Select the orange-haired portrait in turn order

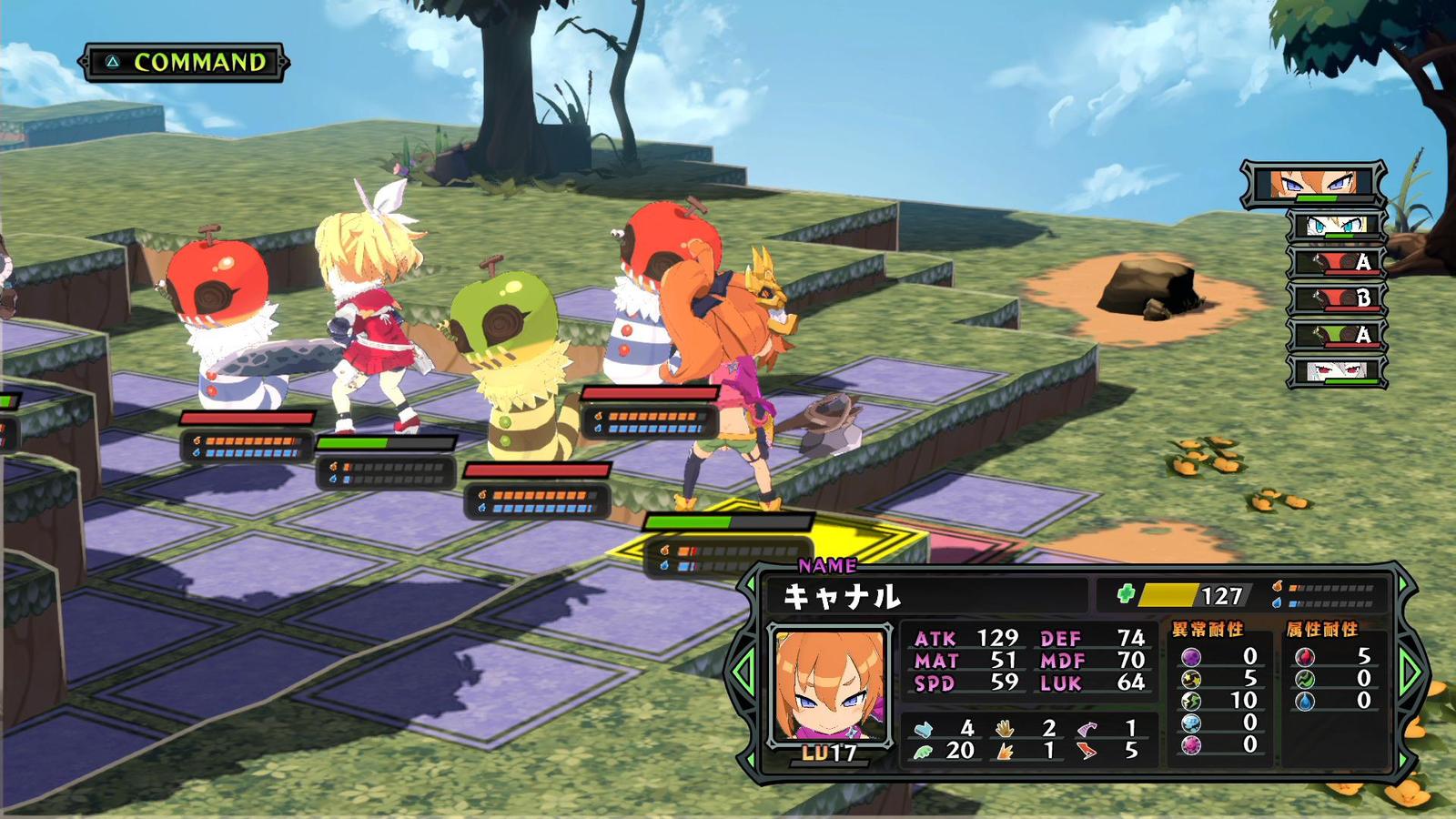1313,185
